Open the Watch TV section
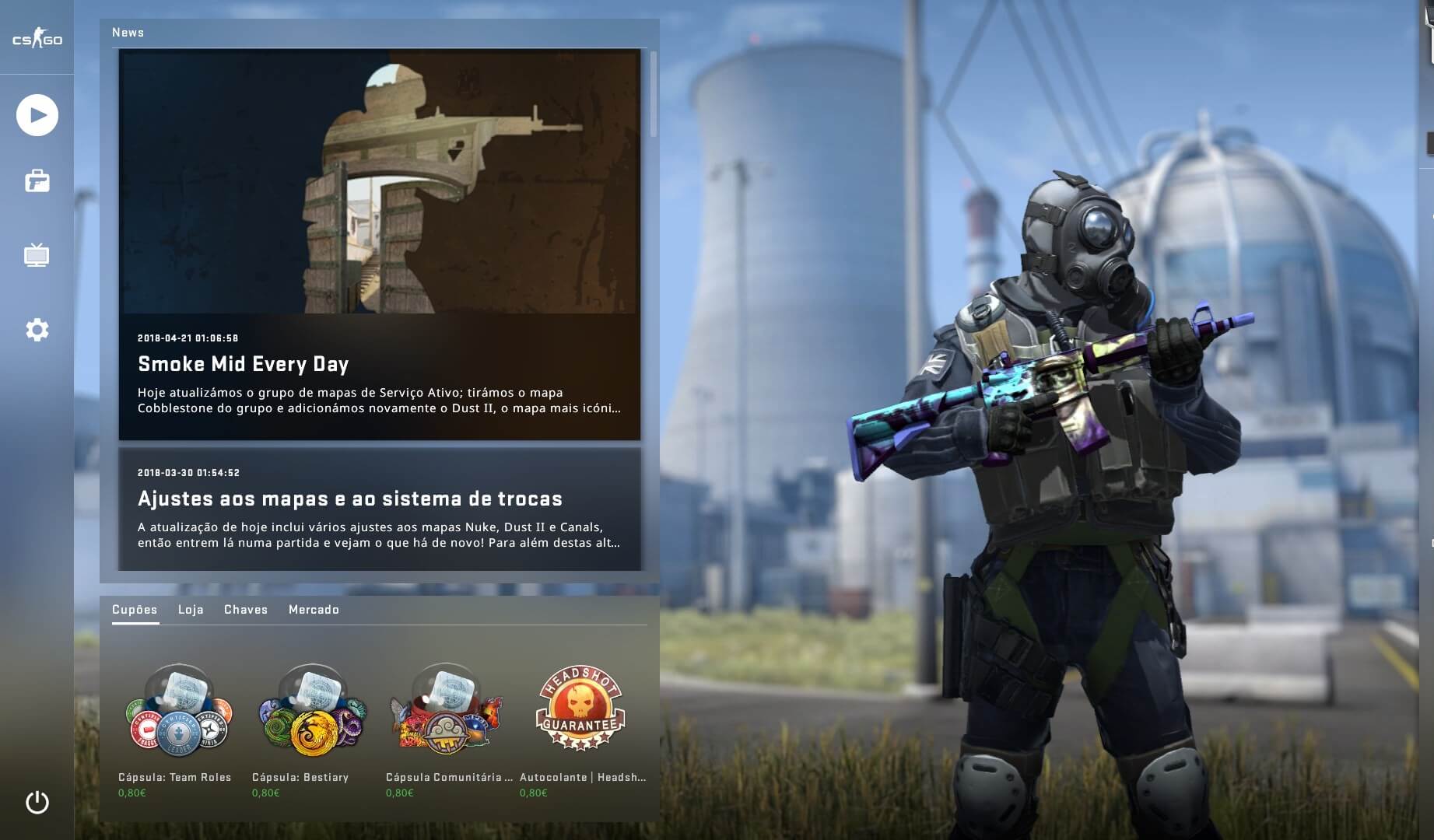This screenshot has height=840, width=1434. (x=37, y=255)
